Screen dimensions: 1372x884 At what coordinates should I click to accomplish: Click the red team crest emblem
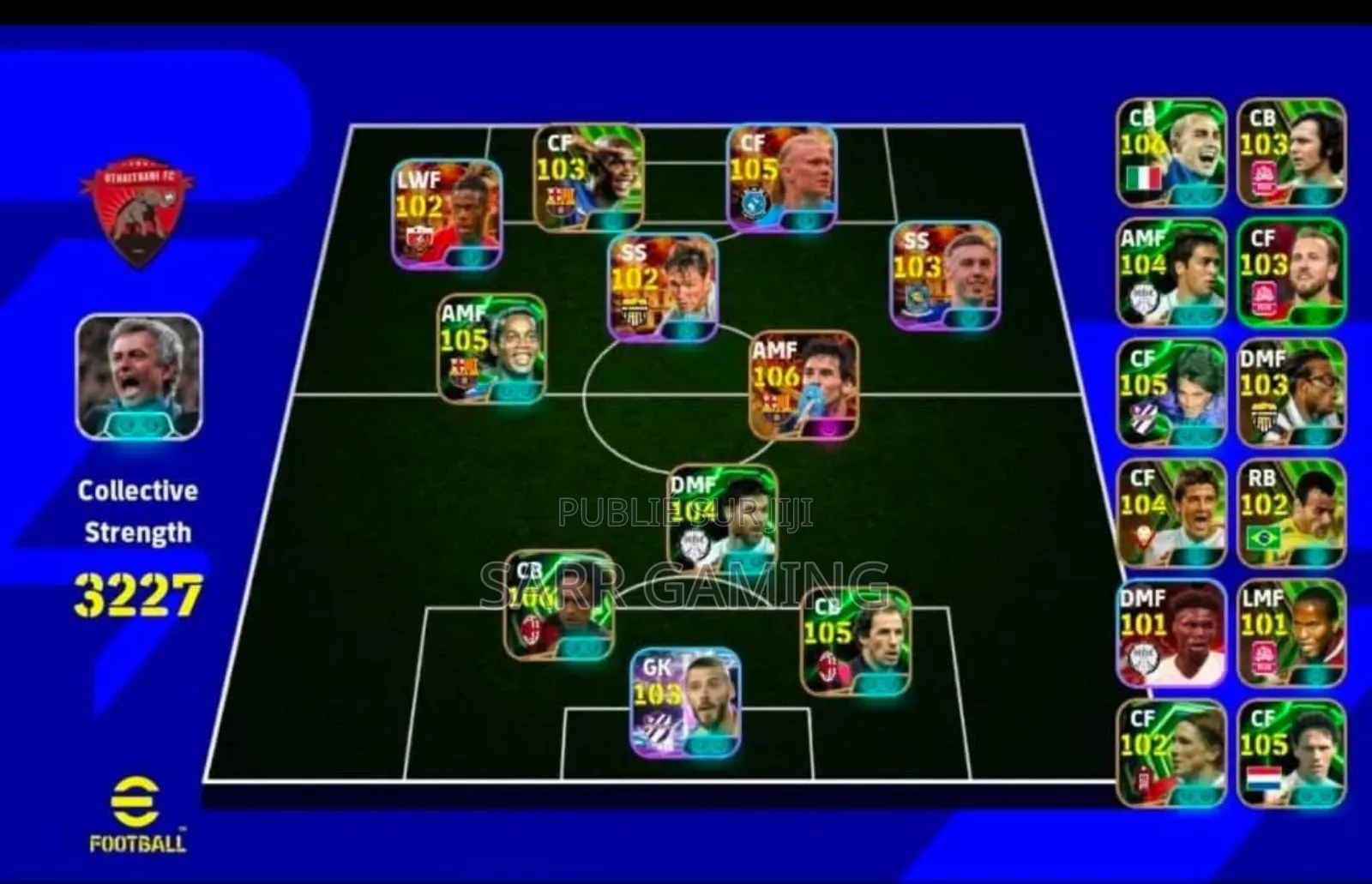click(137, 211)
